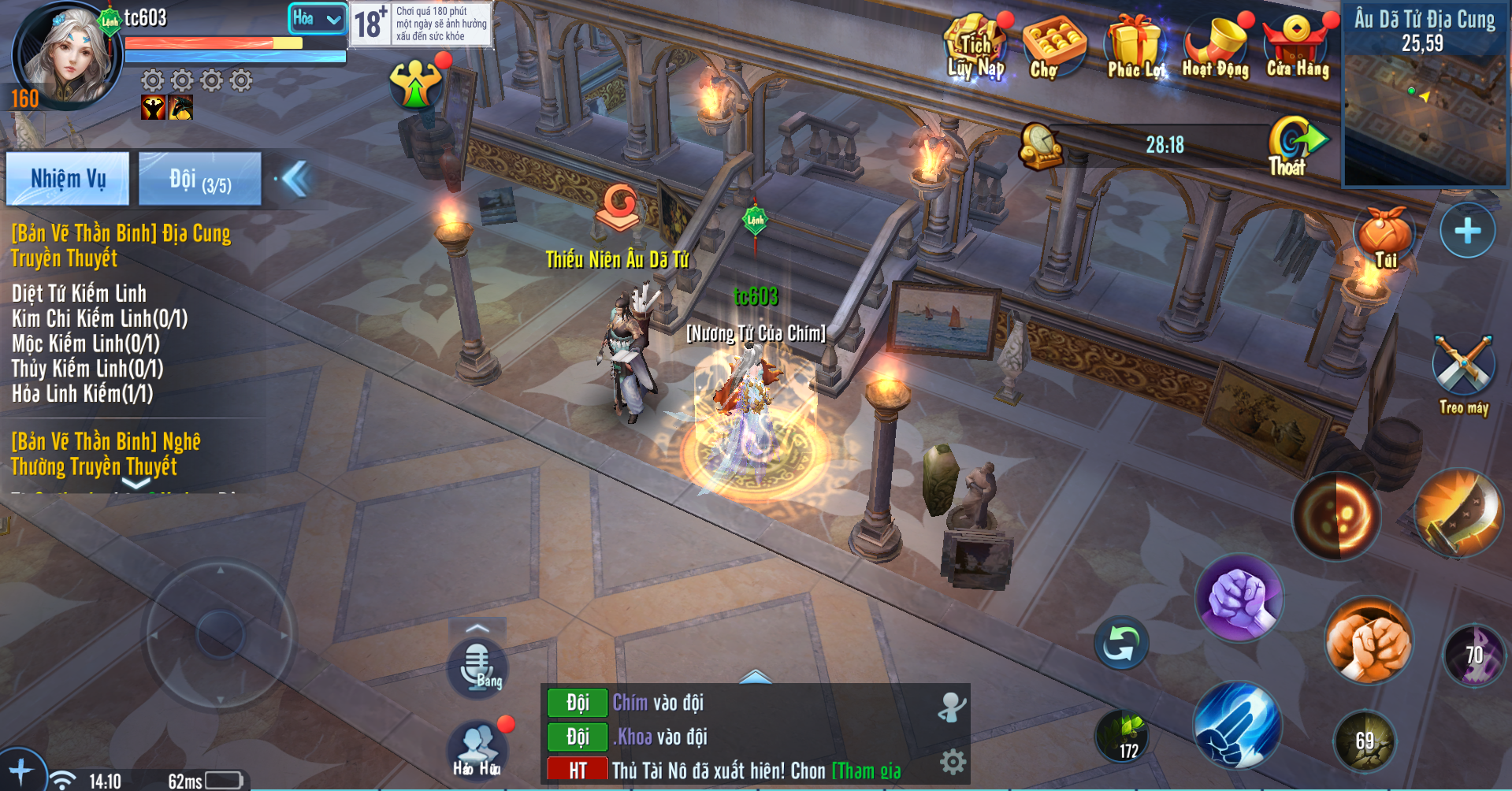Screen dimensions: 1512x791
Task: Open chat settings gear
Action: pos(953,762)
